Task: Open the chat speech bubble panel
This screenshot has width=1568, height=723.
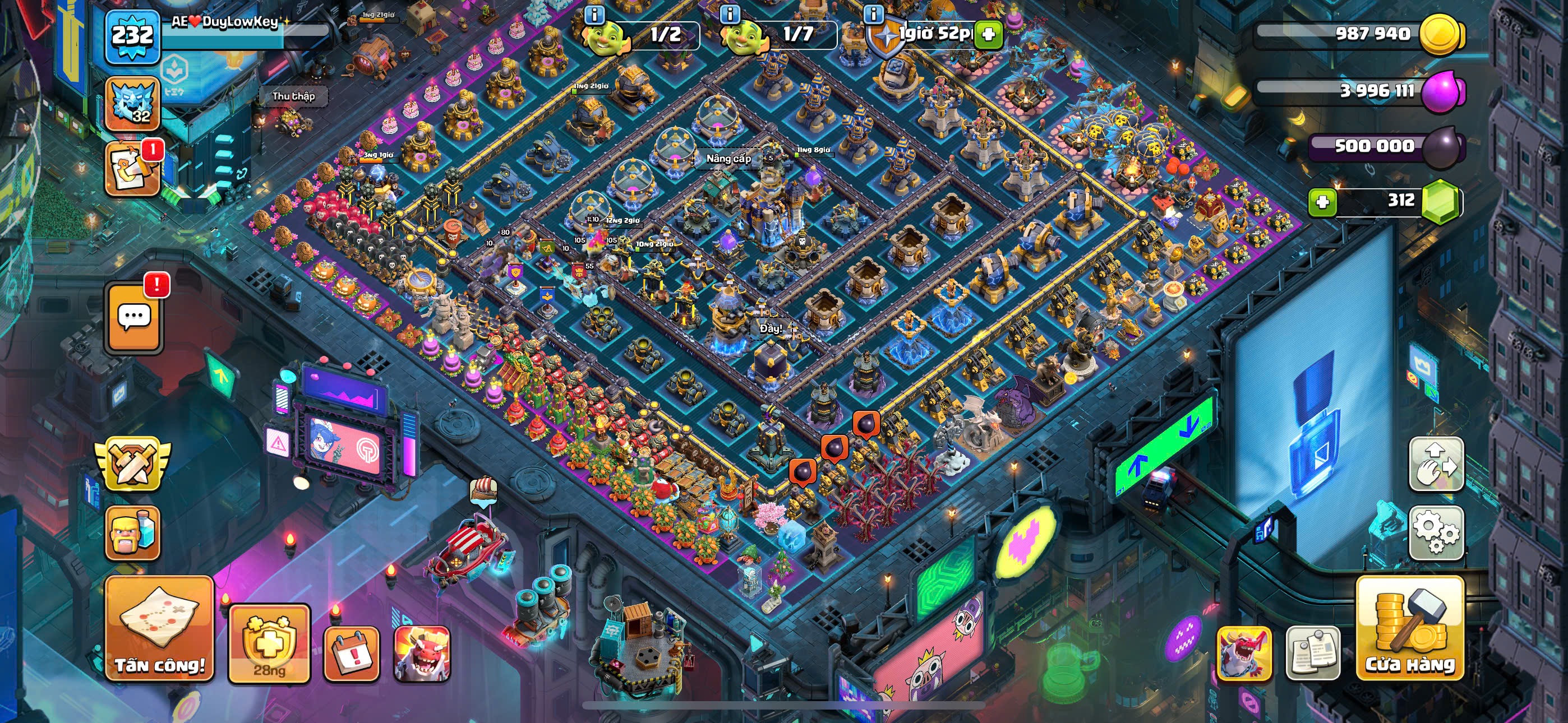Action: coord(134,317)
